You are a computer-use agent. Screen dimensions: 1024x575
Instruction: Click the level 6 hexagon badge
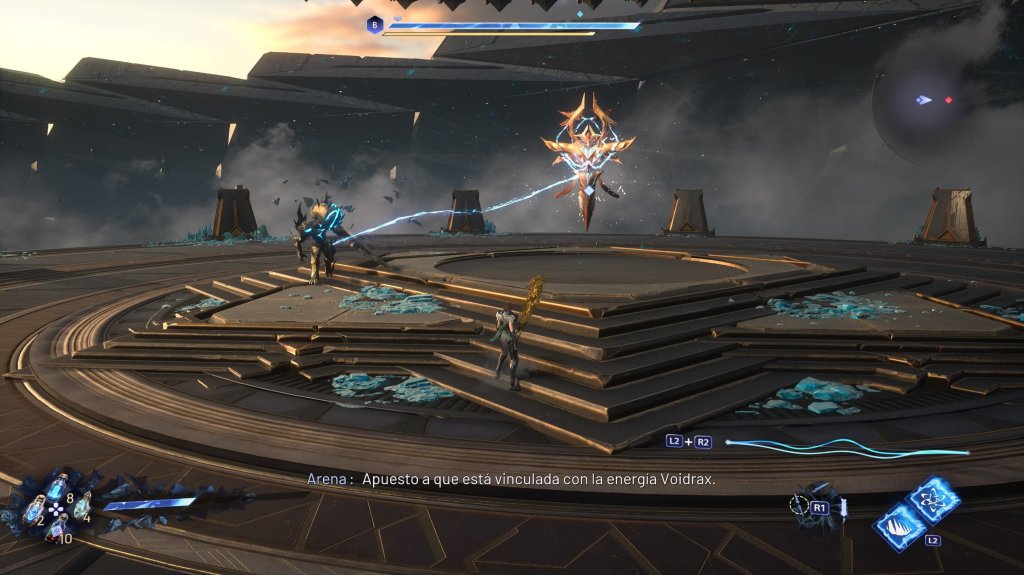coord(374,25)
